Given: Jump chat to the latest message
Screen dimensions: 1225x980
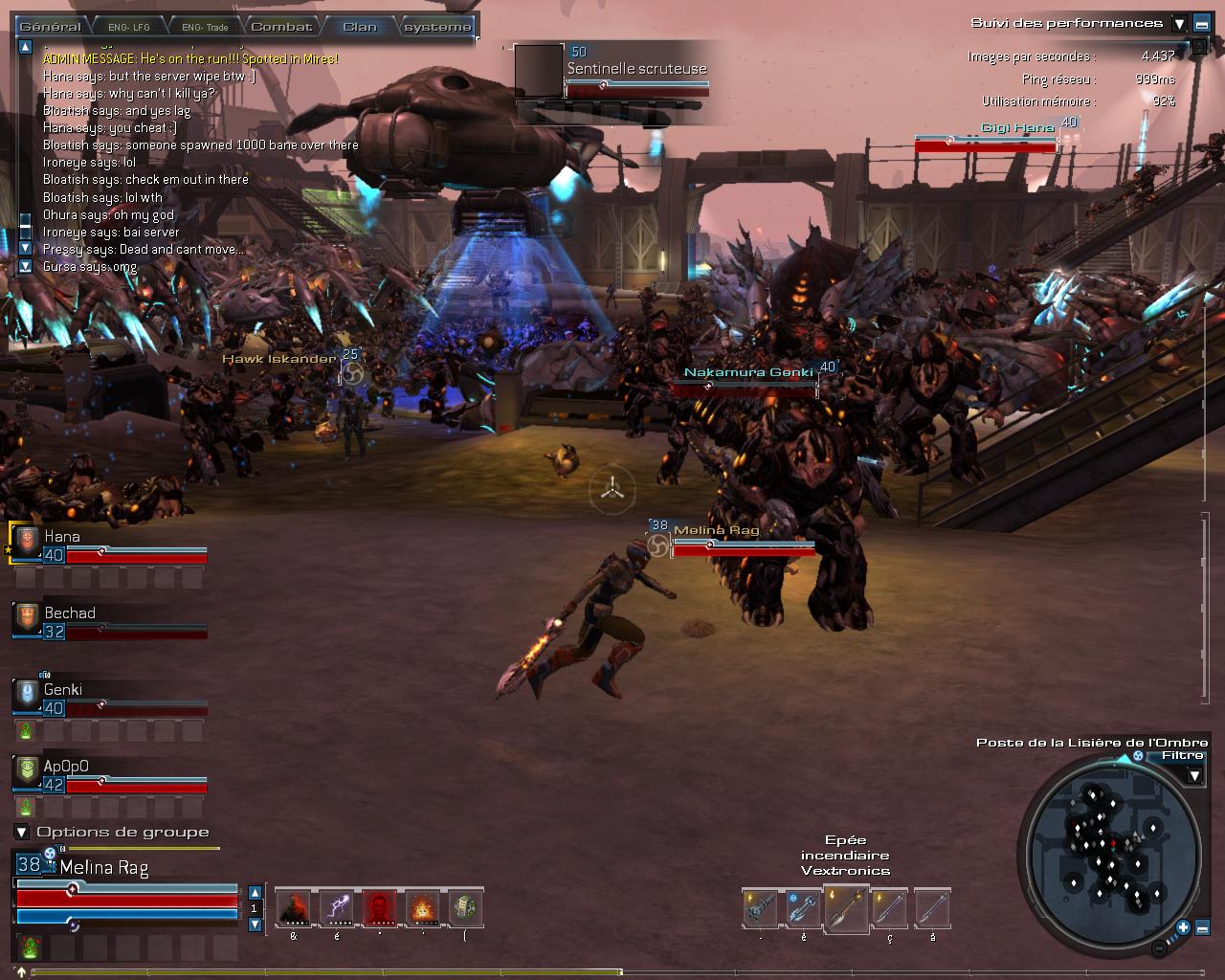Looking at the screenshot, I should 26,266.
